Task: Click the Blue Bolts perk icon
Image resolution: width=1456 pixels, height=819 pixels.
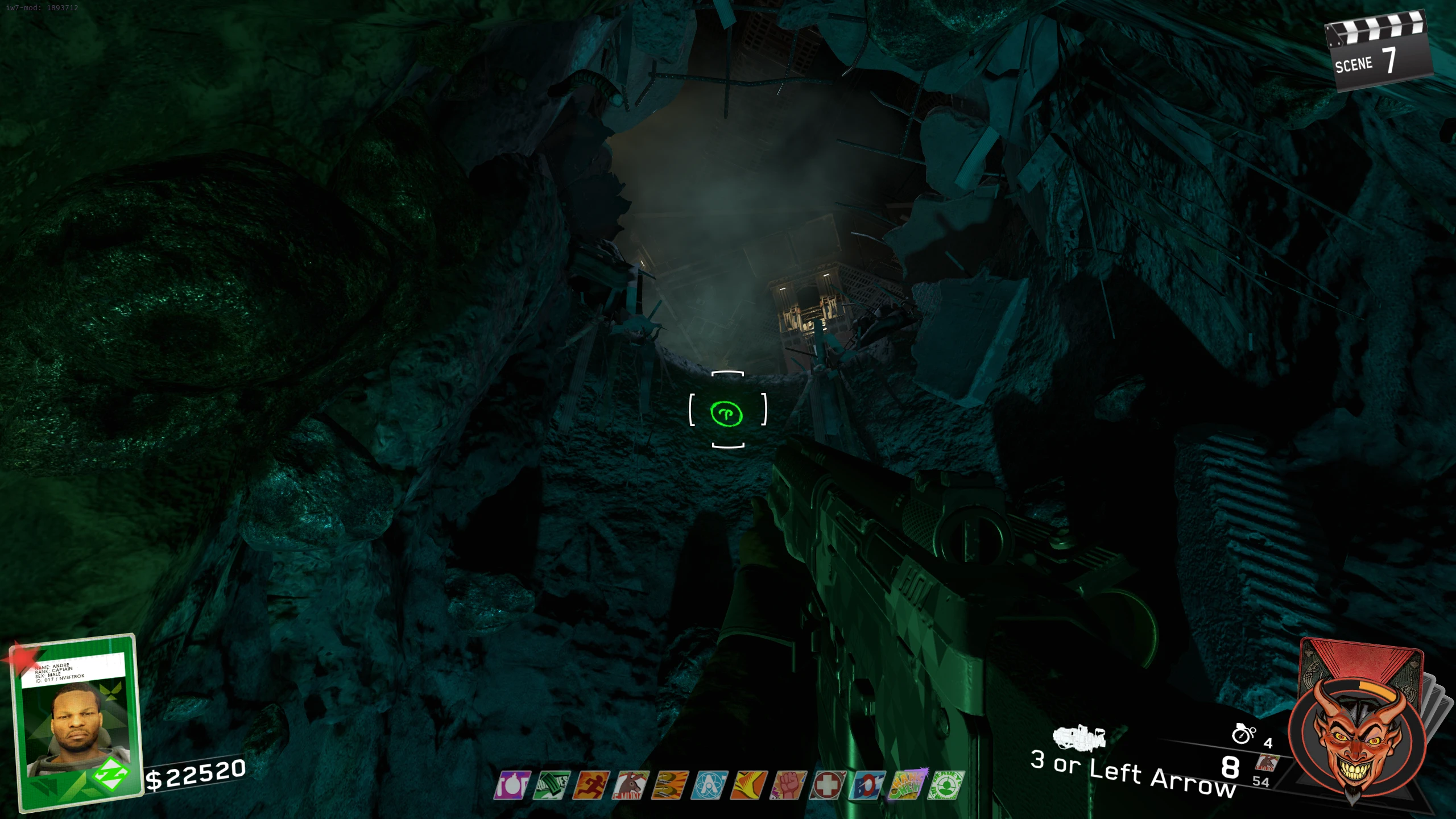Action: tap(867, 785)
